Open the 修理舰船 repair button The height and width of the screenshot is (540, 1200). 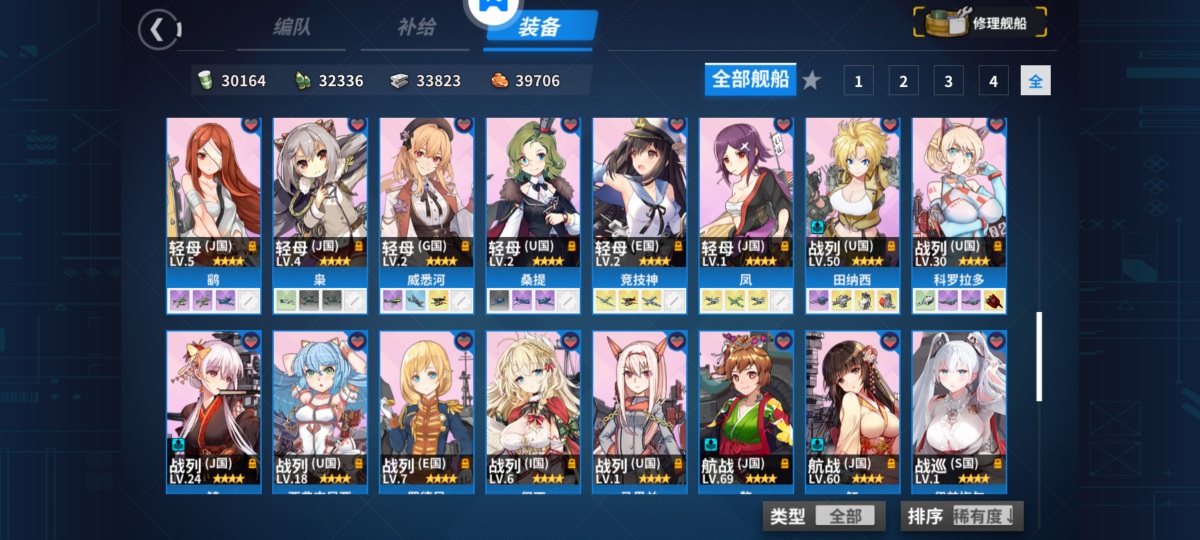pyautogui.click(x=981, y=23)
